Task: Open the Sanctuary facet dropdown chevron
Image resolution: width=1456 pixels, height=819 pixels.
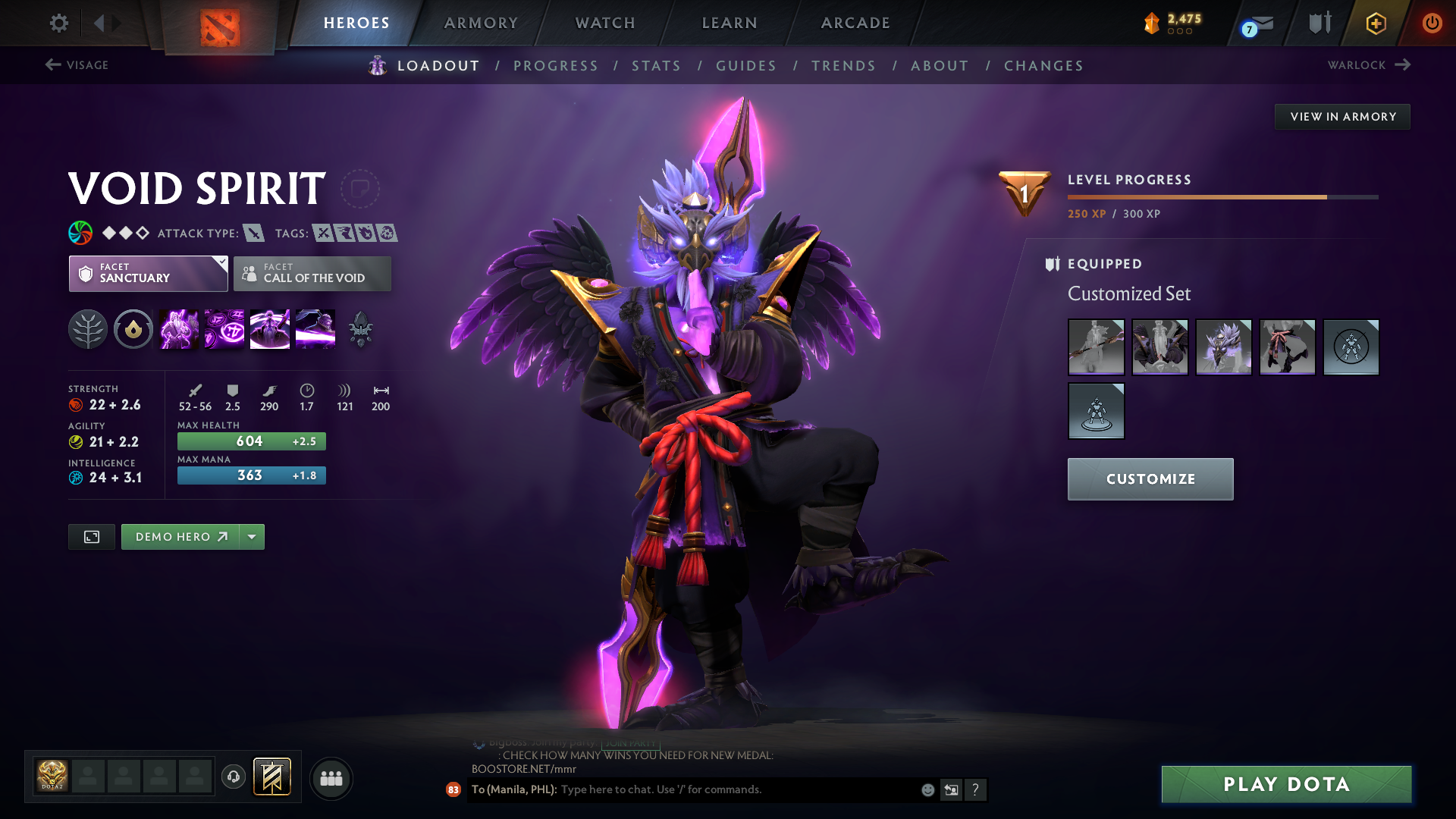Action: [221, 263]
